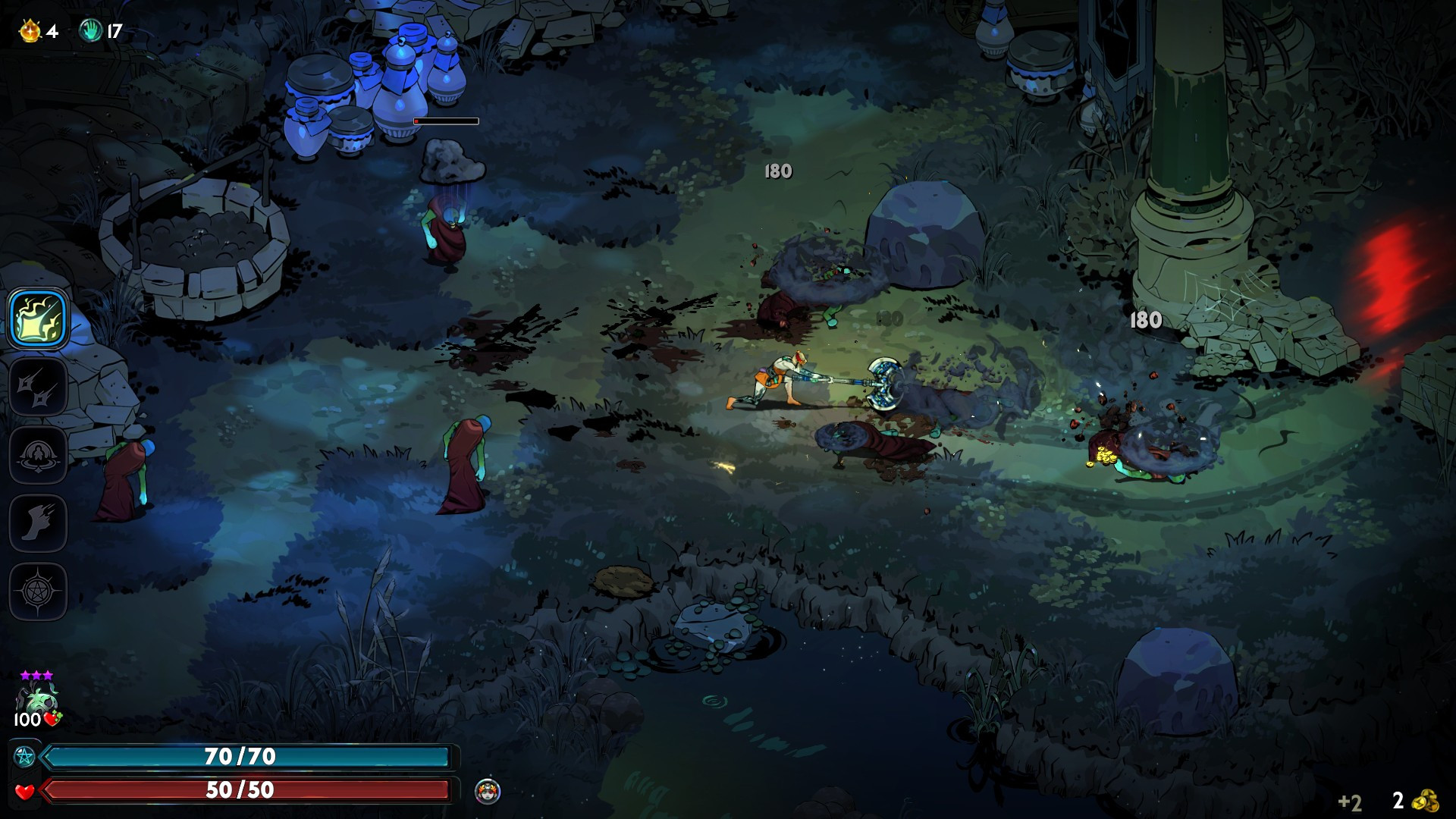The image size is (1456, 819).
Task: Click the empty Special slot with twin shards
Action: coord(39,387)
